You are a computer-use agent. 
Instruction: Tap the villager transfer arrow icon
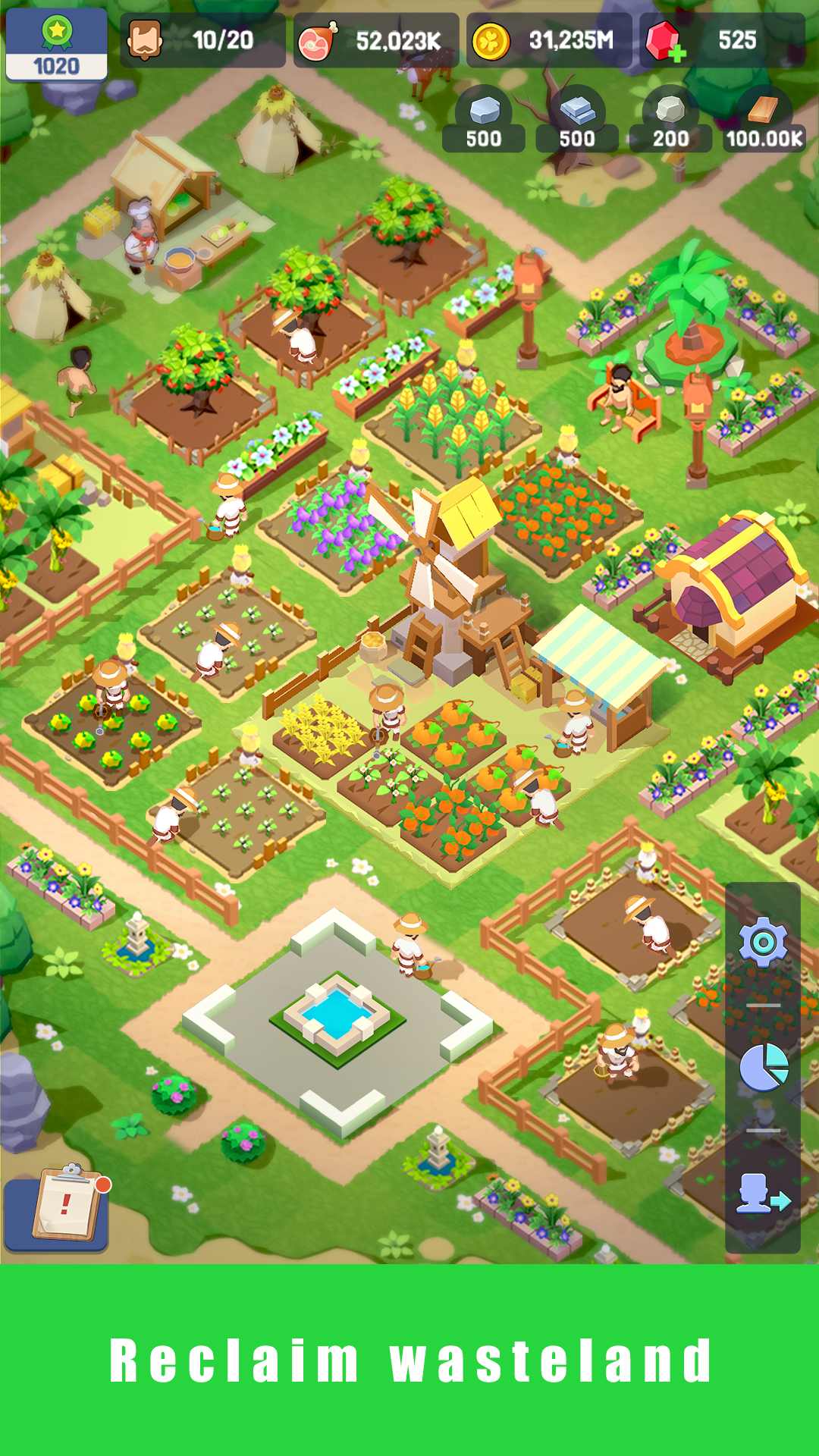click(x=763, y=1193)
